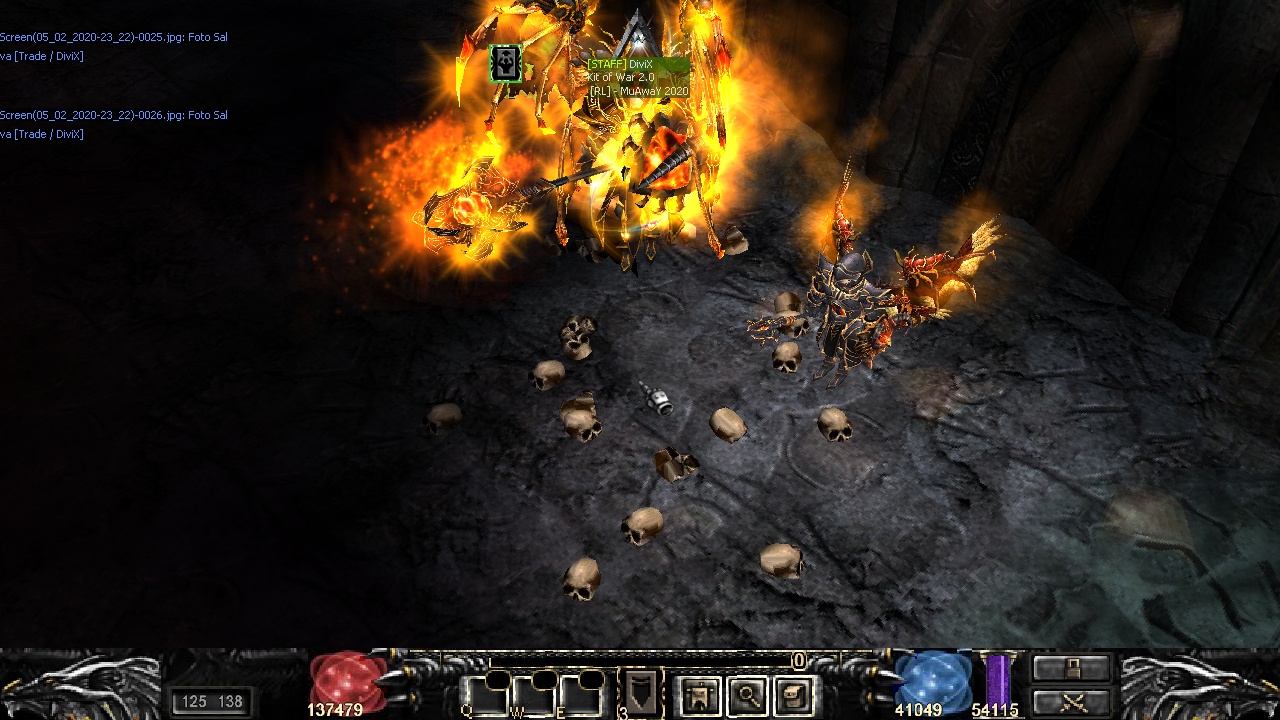Click the padlock button

tap(1072, 668)
